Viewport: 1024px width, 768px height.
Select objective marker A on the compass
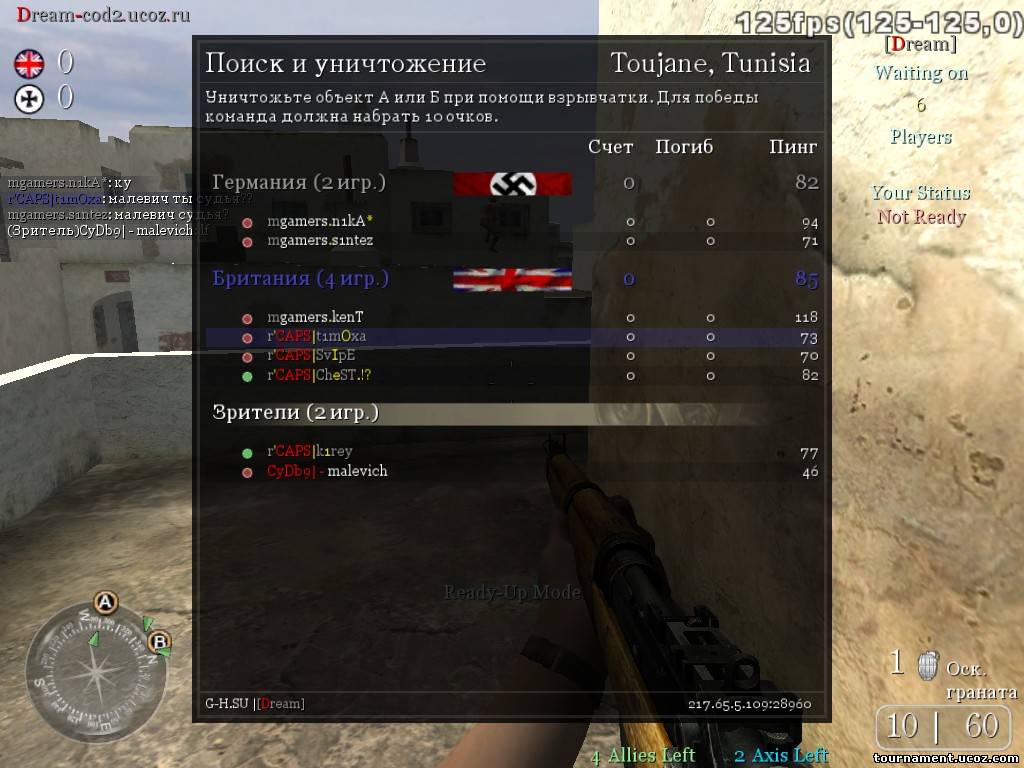pyautogui.click(x=105, y=603)
